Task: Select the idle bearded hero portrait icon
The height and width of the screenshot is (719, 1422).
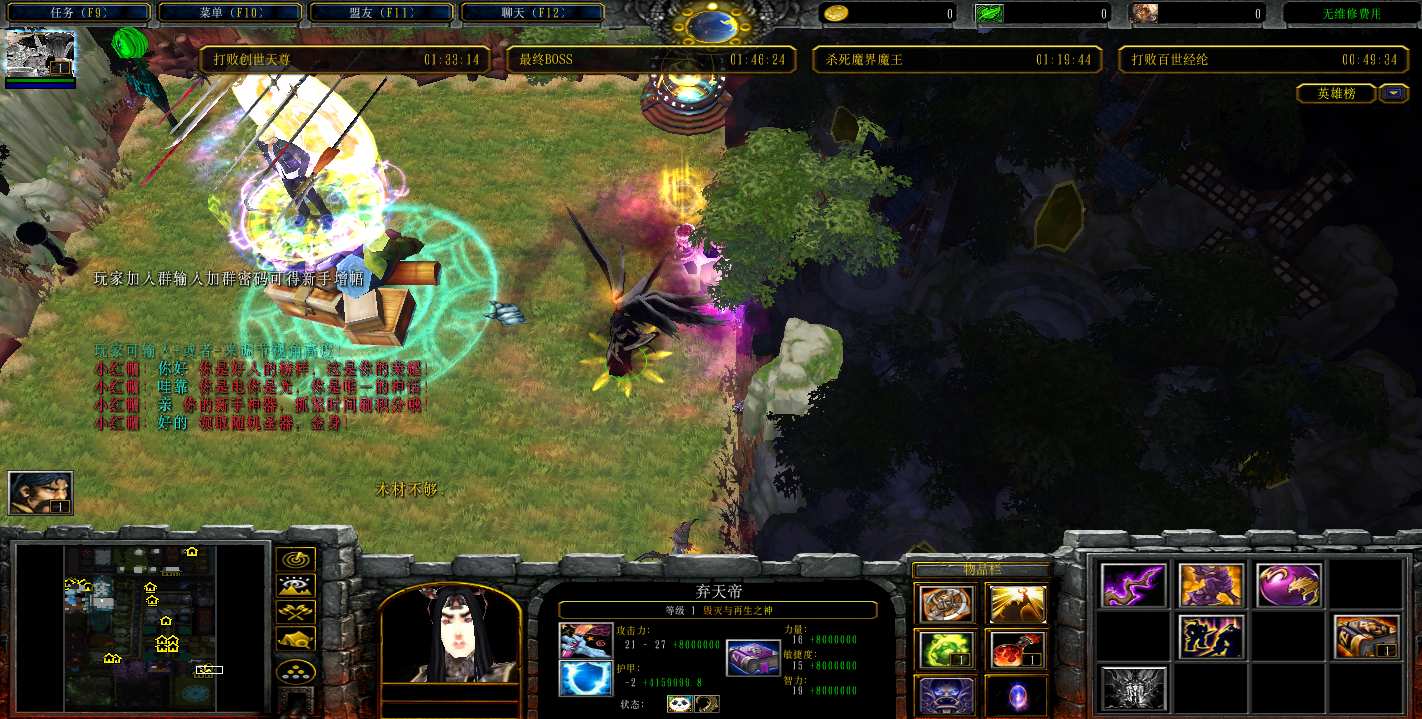Action: pyautogui.click(x=40, y=492)
